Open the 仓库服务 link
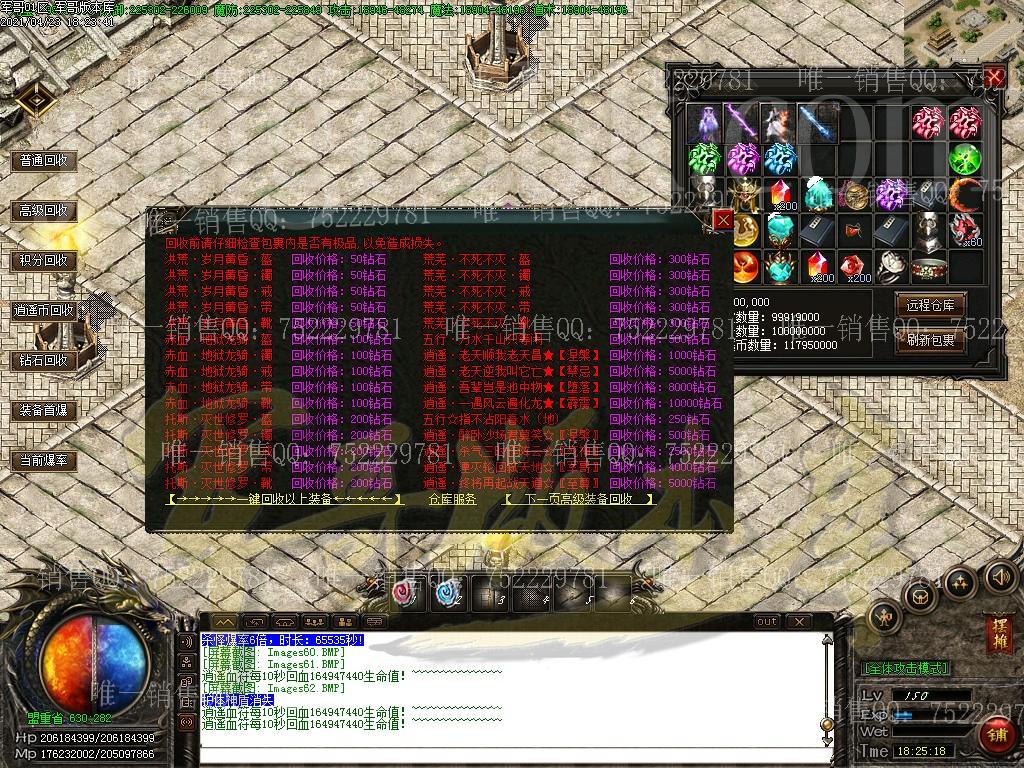1024x768 pixels. click(x=452, y=498)
